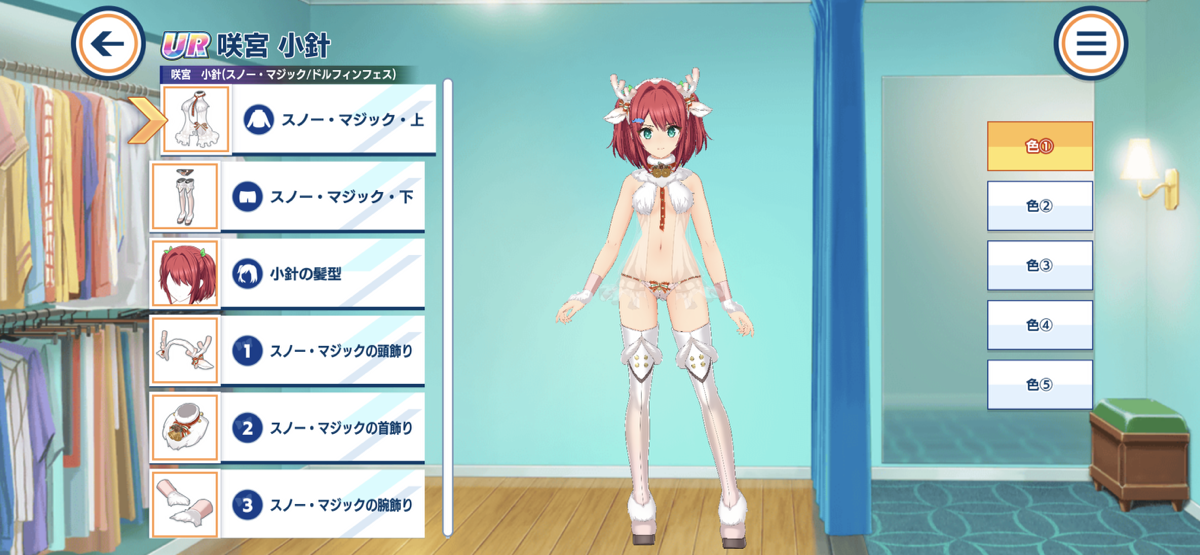Select スノー・マジックの首飾り neck accessory row
The image size is (1200, 555).
[x=290, y=427]
